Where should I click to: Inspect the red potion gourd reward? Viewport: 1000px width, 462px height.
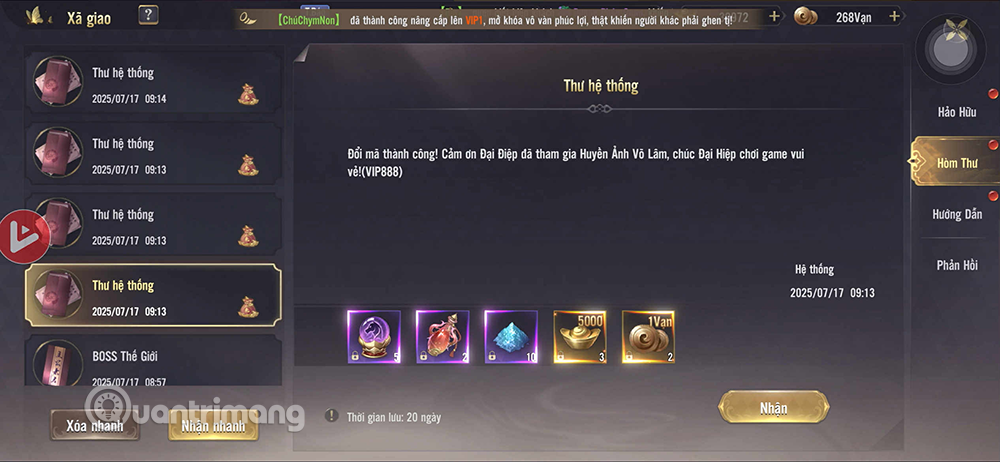443,337
